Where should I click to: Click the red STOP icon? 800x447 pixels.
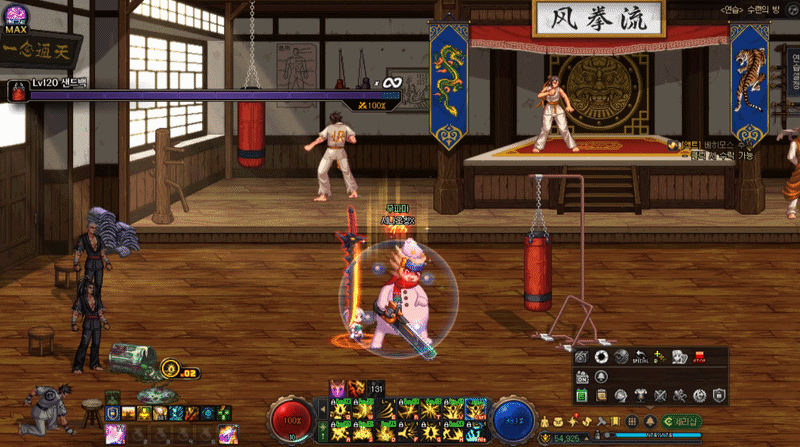pyautogui.click(x=698, y=357)
